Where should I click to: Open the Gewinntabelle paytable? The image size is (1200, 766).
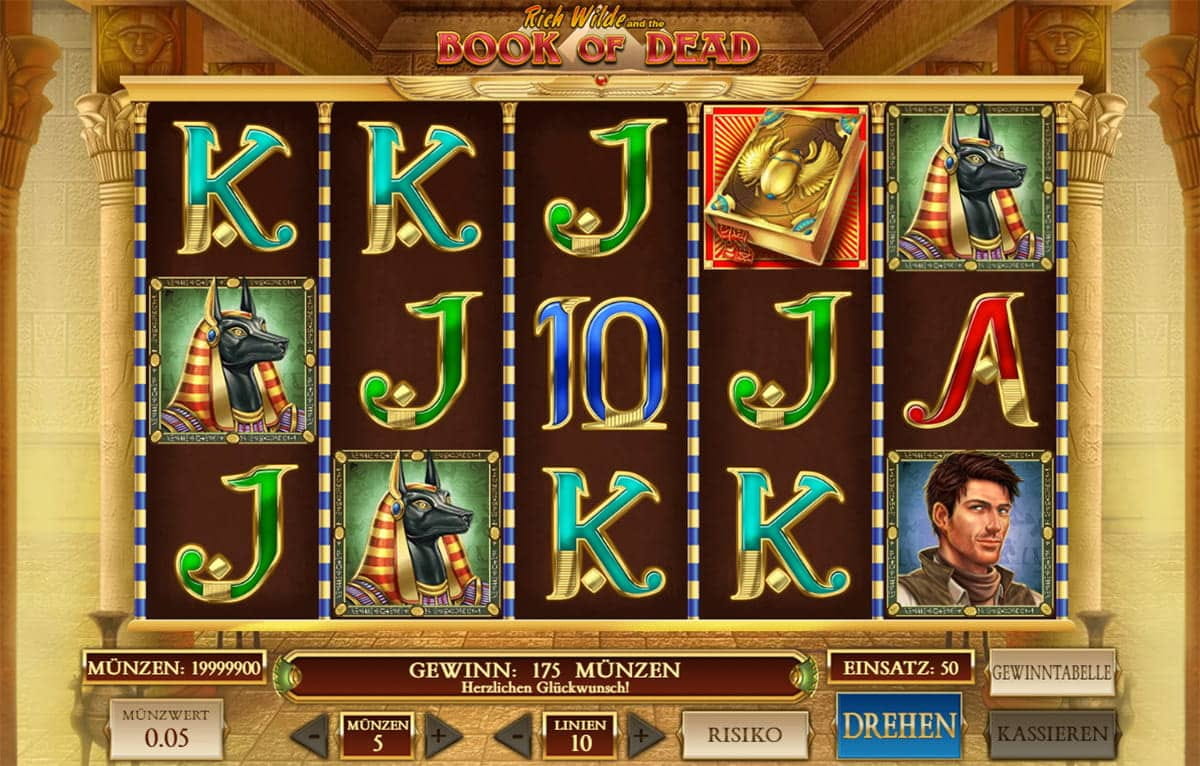point(1052,673)
